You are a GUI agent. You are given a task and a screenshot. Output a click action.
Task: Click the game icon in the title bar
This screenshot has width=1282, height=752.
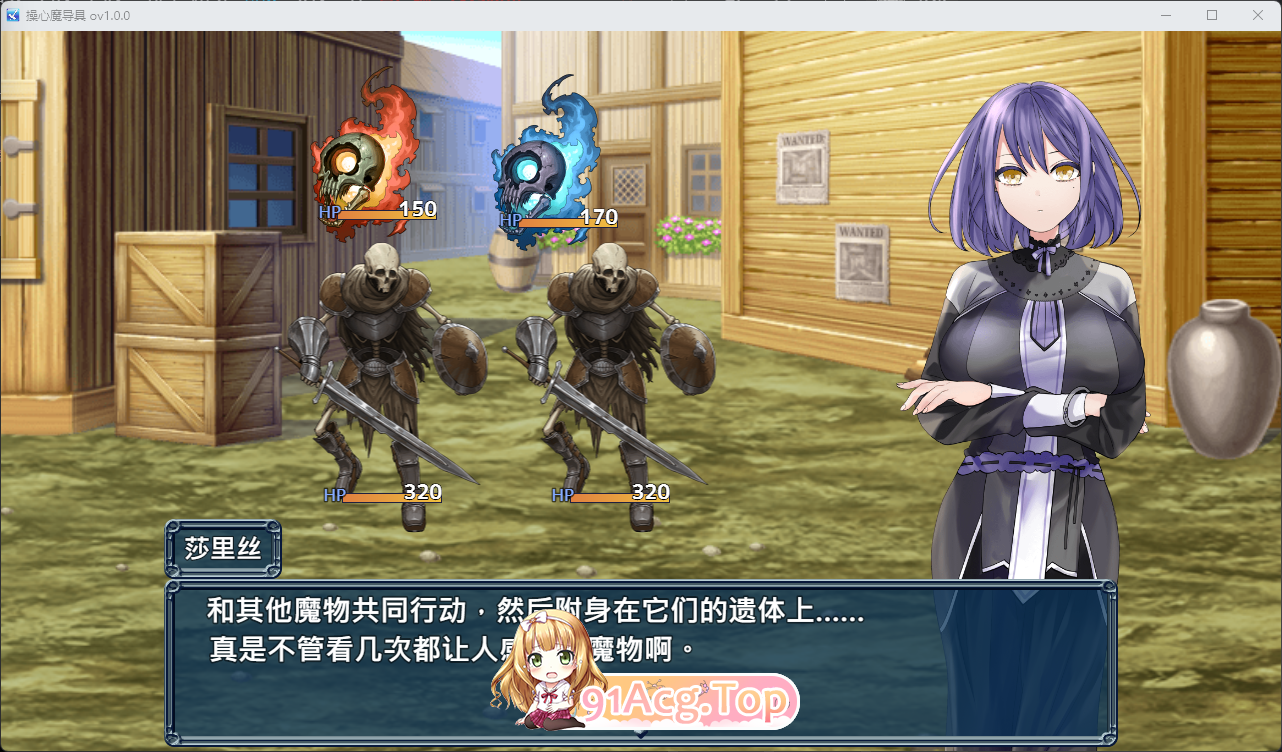click(14, 15)
